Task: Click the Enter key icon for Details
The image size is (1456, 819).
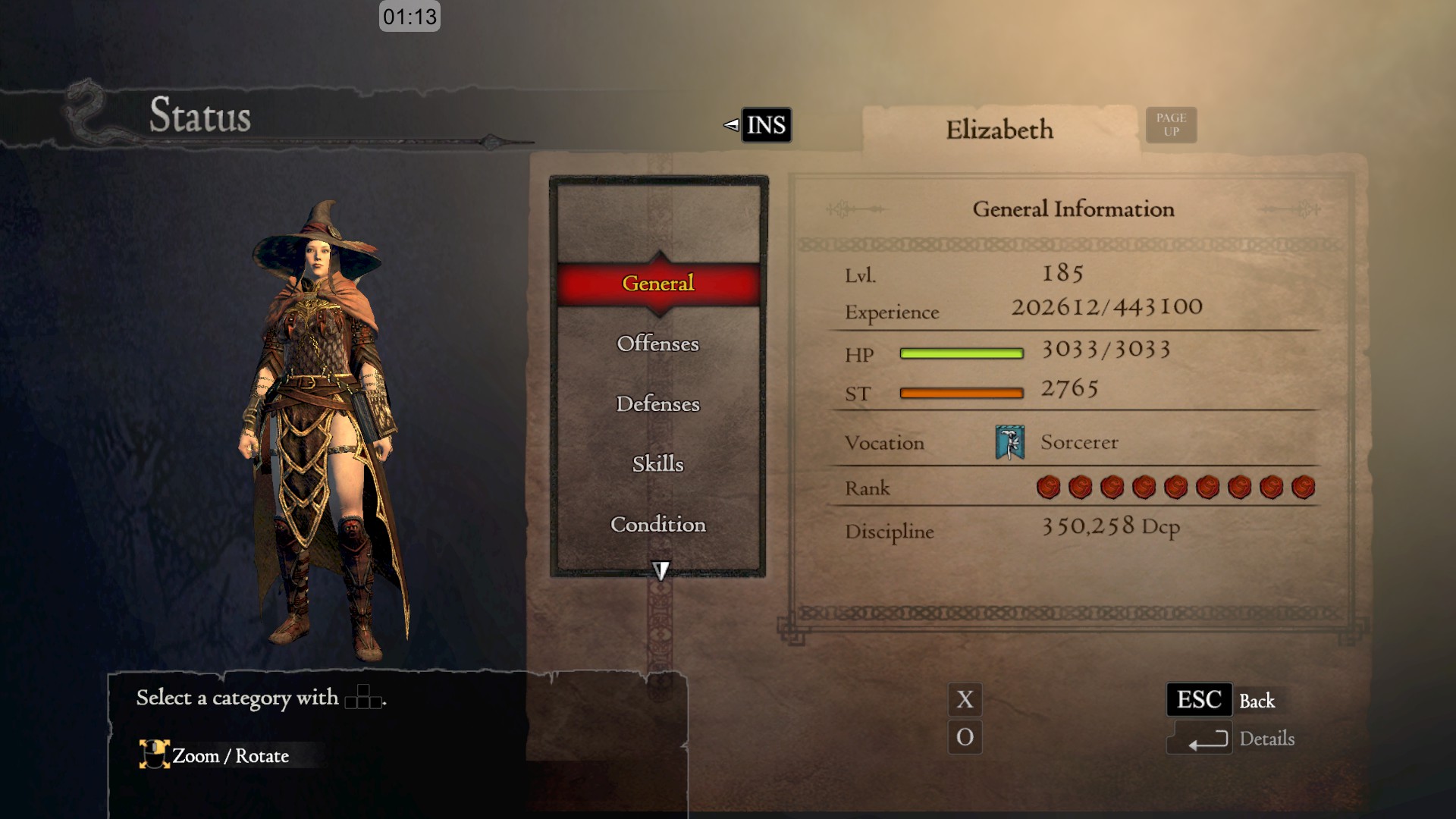Action: coord(1198,739)
